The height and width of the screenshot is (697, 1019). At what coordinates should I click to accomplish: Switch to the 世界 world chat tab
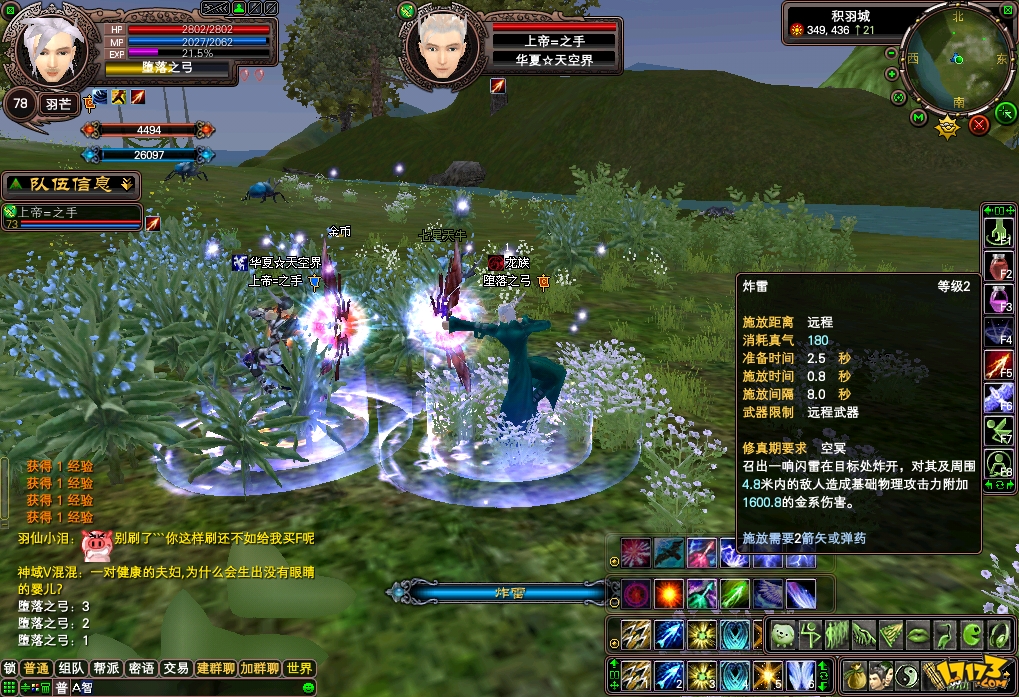click(x=298, y=668)
